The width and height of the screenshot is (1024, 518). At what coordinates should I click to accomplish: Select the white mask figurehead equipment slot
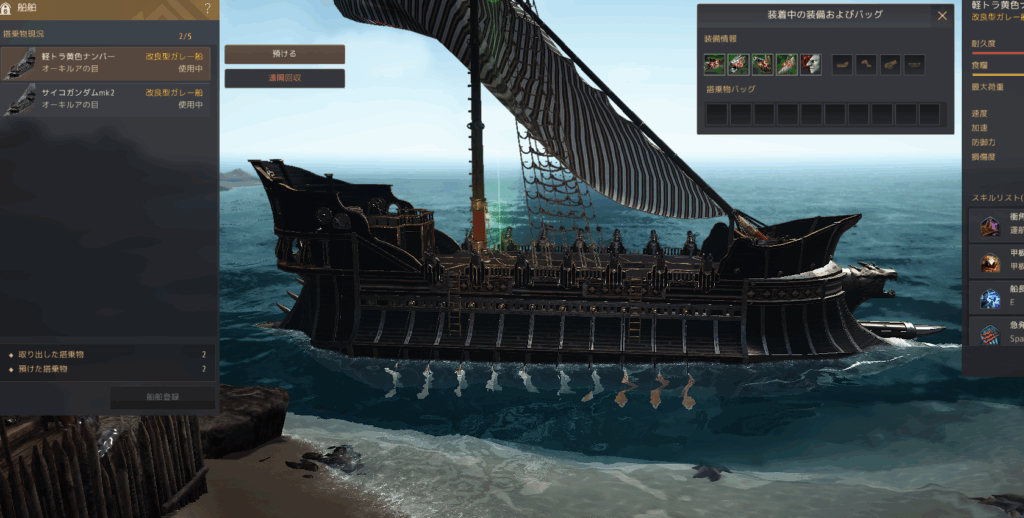811,65
